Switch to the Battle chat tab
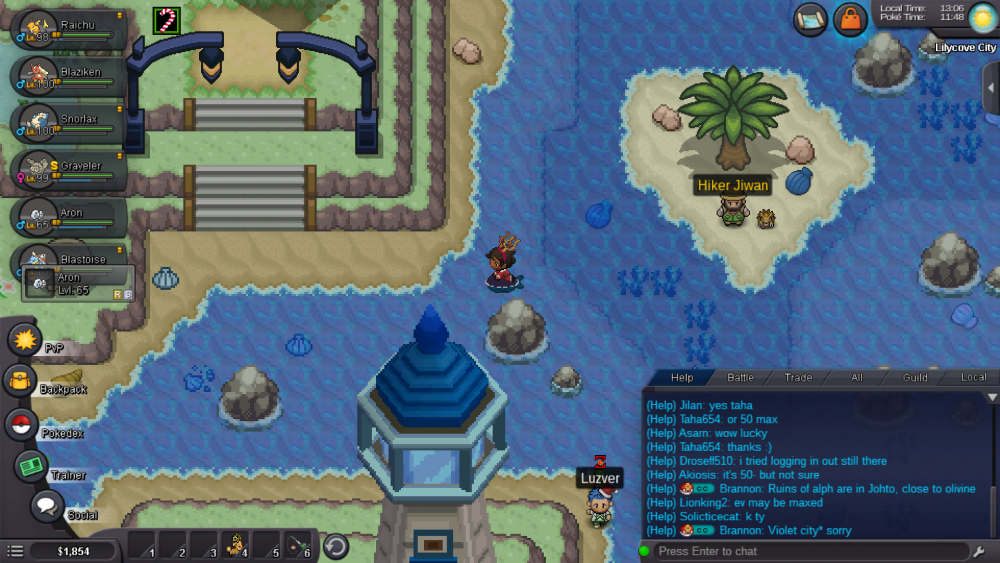Screen dimensions: 1000x563 click(740, 377)
